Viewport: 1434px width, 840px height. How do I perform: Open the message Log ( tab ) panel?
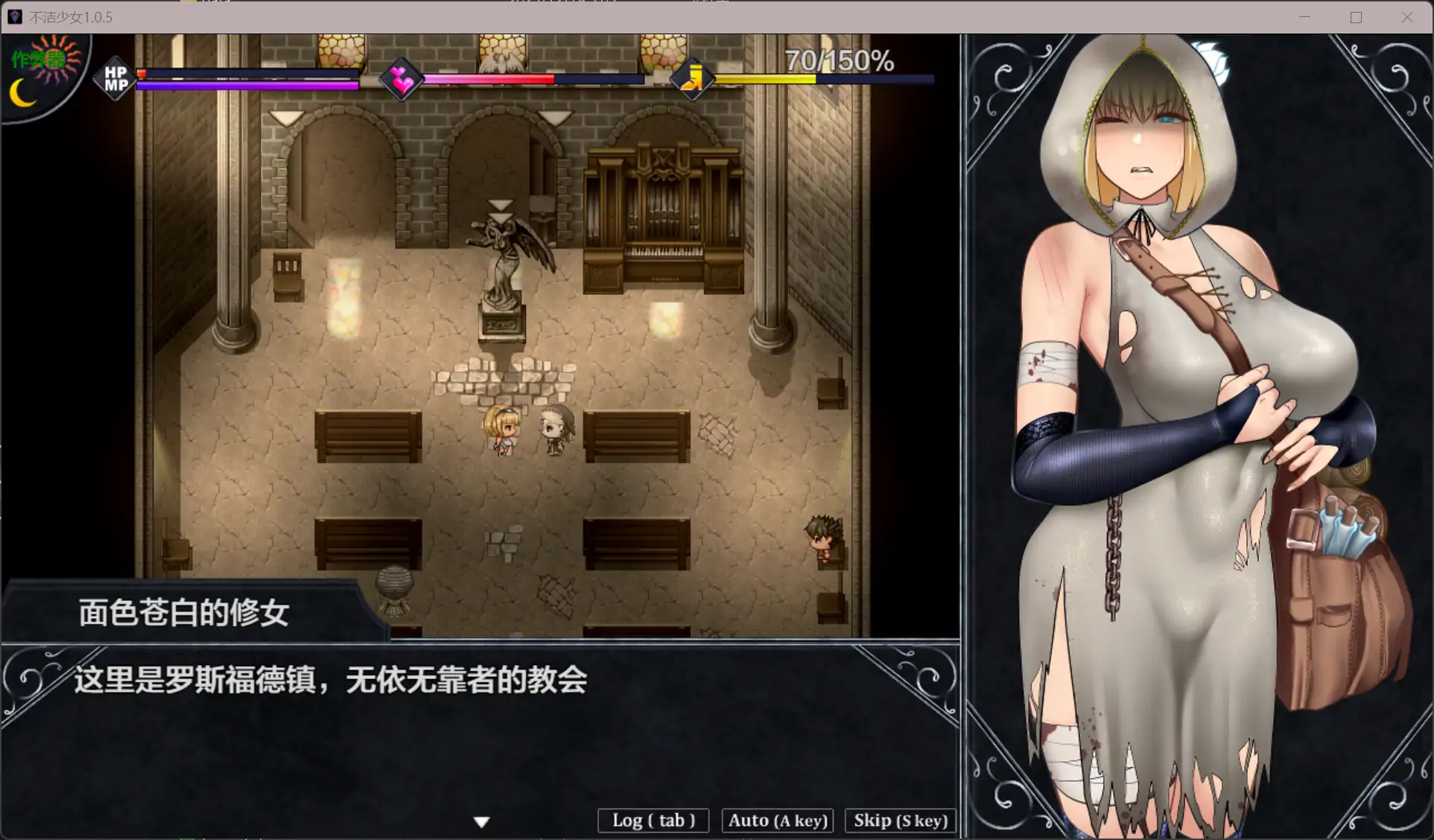tap(653, 820)
